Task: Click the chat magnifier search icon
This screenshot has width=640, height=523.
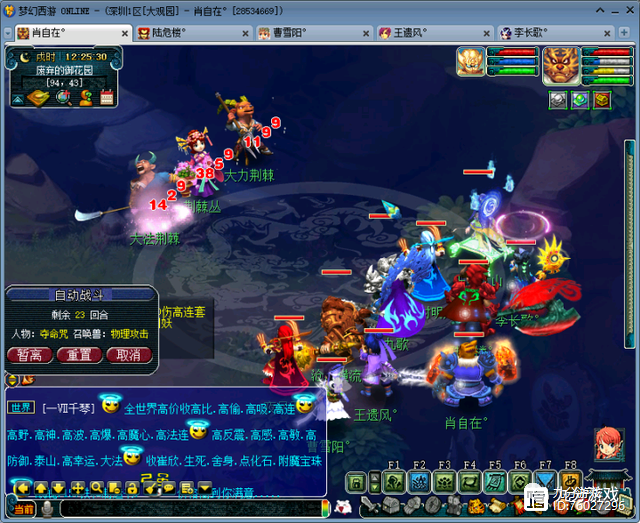Action: coord(97,487)
